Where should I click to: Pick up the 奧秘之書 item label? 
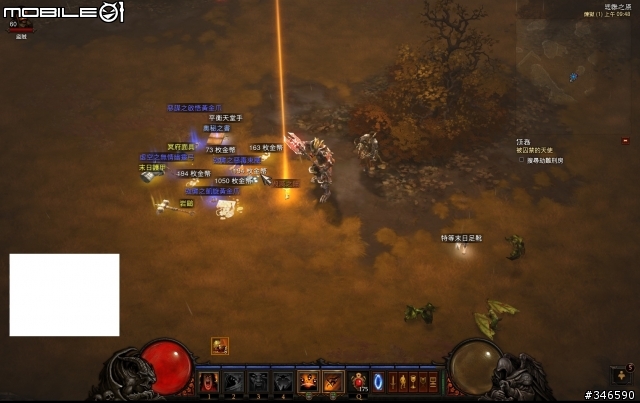point(216,128)
